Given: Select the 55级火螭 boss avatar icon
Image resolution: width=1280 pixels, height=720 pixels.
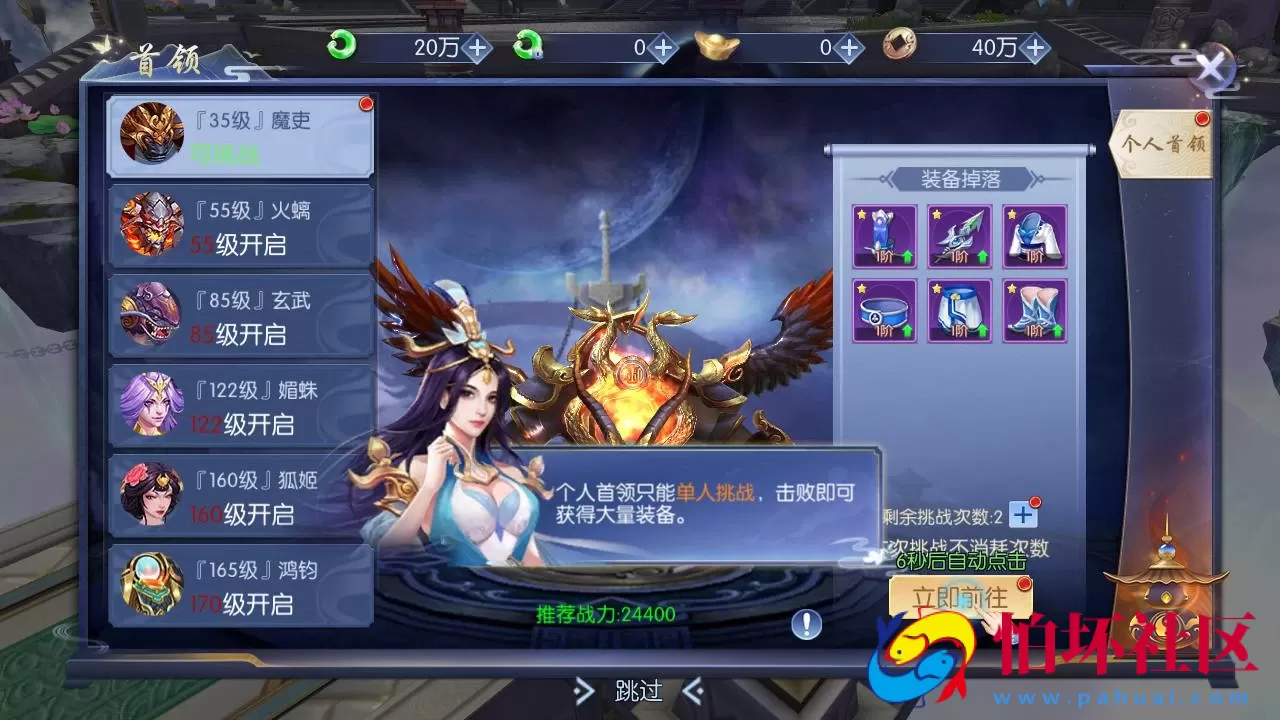Looking at the screenshot, I should (x=152, y=222).
